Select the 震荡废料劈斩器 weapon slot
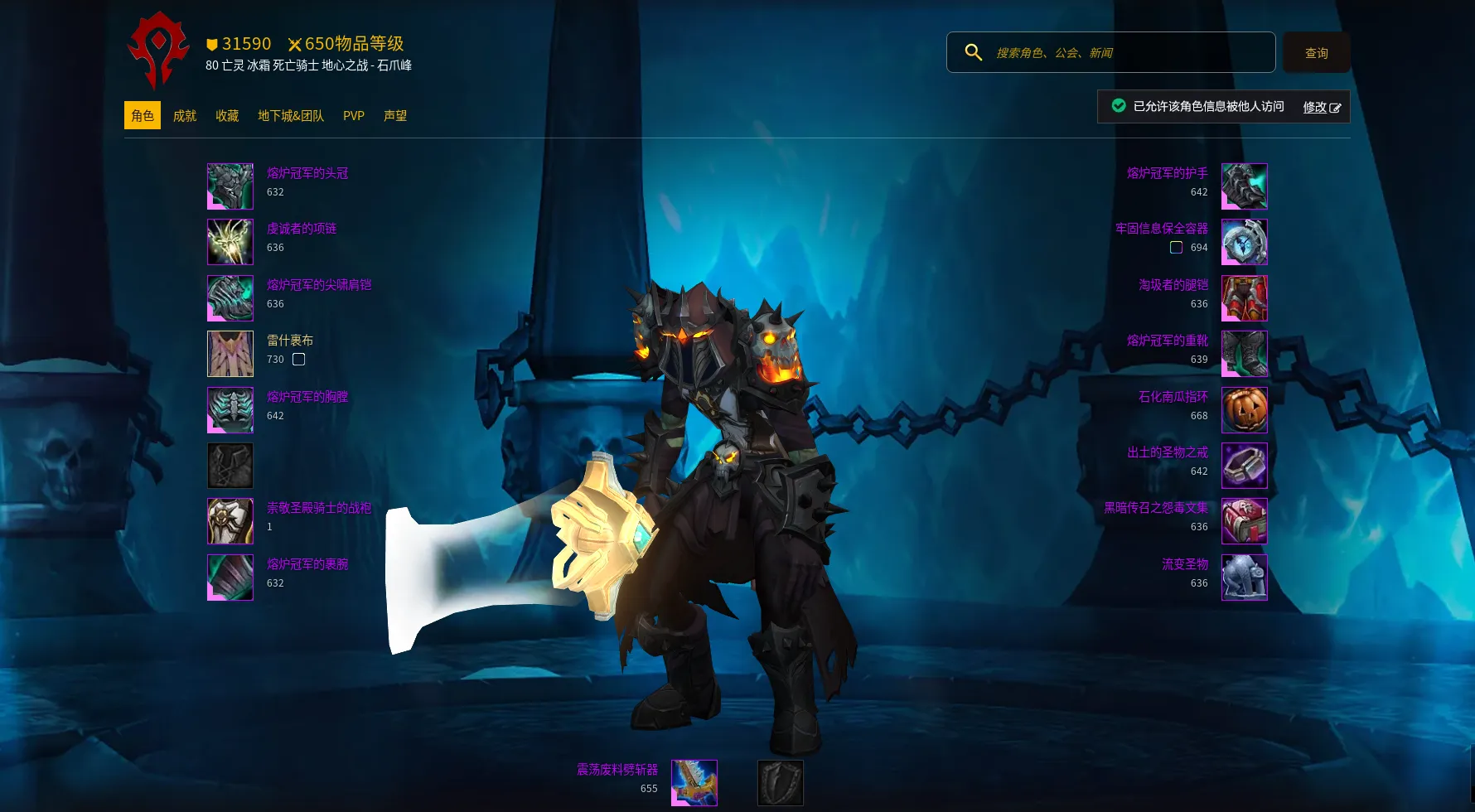This screenshot has height=812, width=1475. 694,782
